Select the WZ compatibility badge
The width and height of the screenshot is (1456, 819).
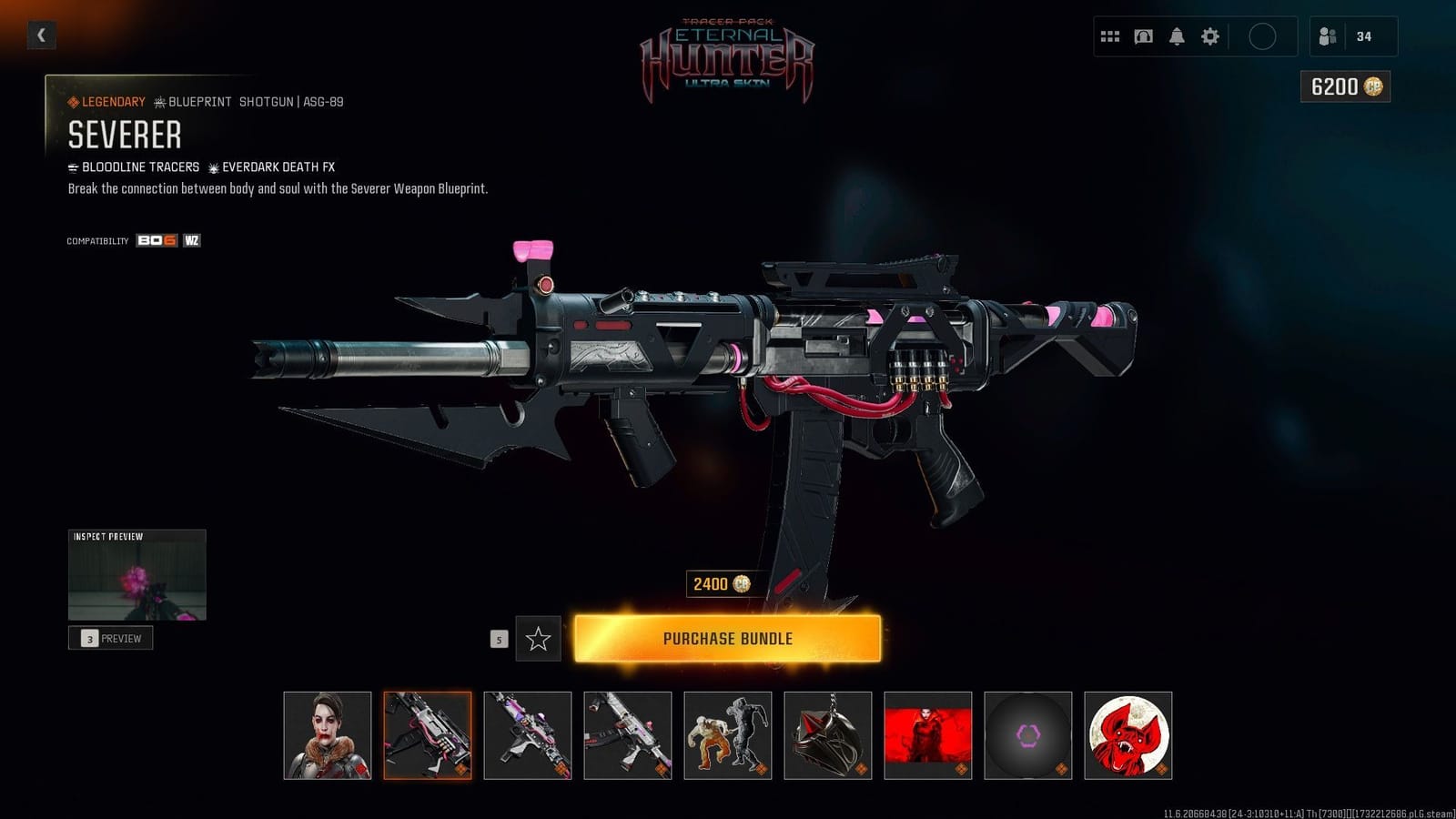point(191,242)
